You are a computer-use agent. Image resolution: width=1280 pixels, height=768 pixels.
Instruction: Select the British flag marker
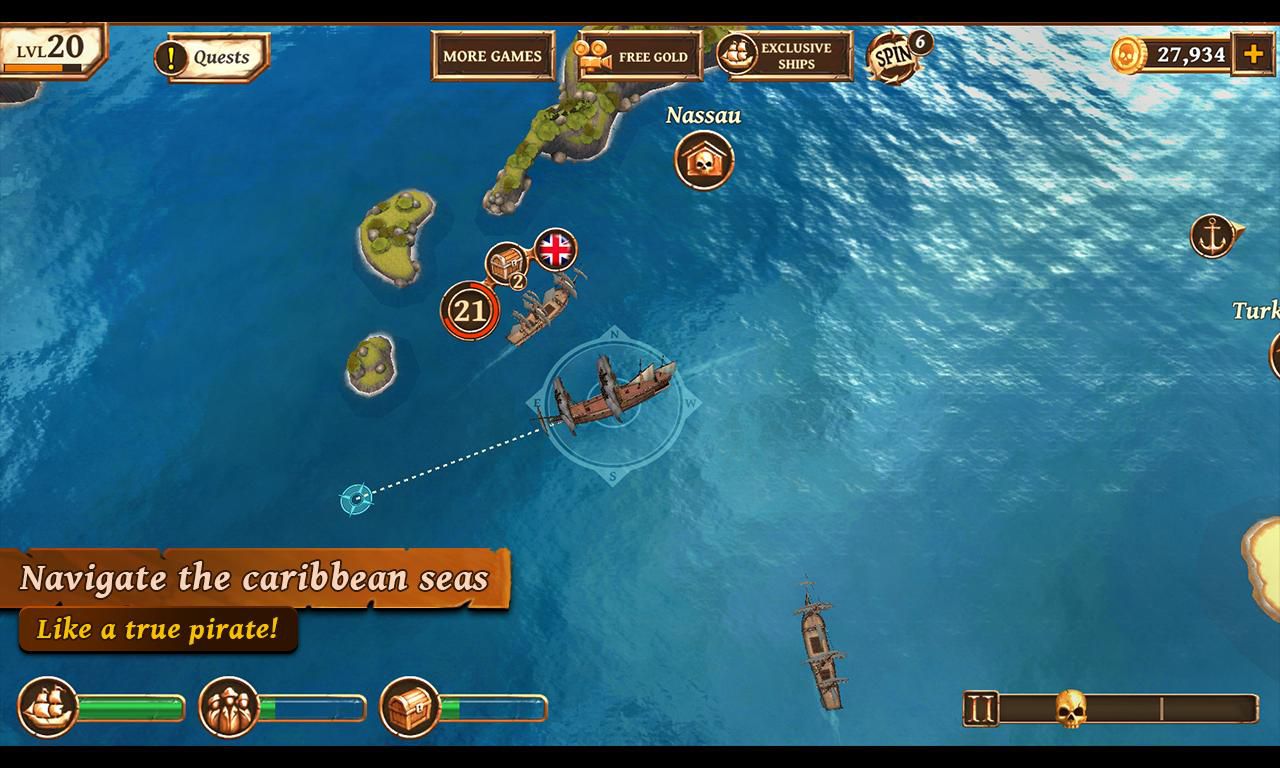(x=555, y=249)
